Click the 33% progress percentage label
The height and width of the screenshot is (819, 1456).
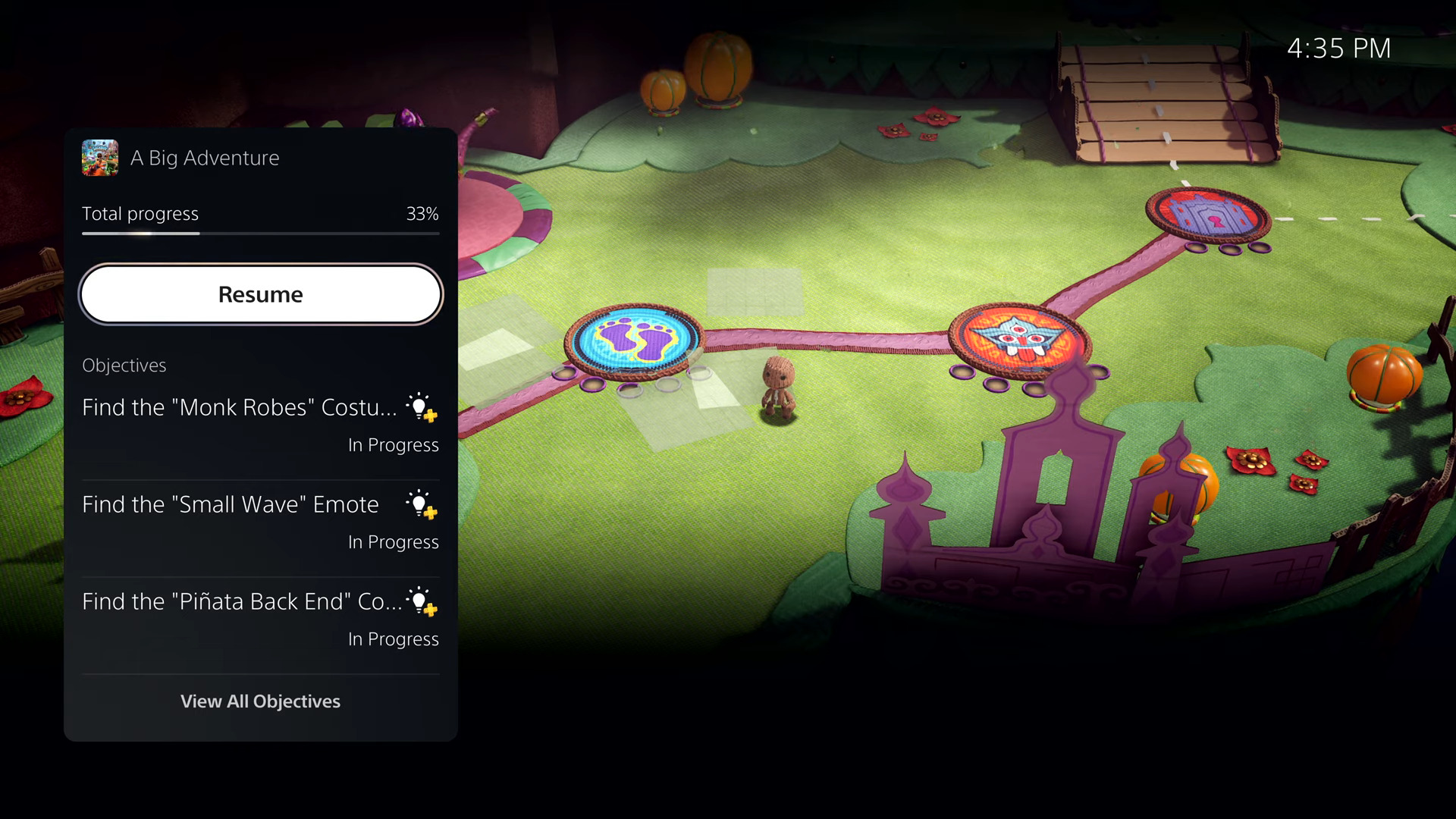422,214
